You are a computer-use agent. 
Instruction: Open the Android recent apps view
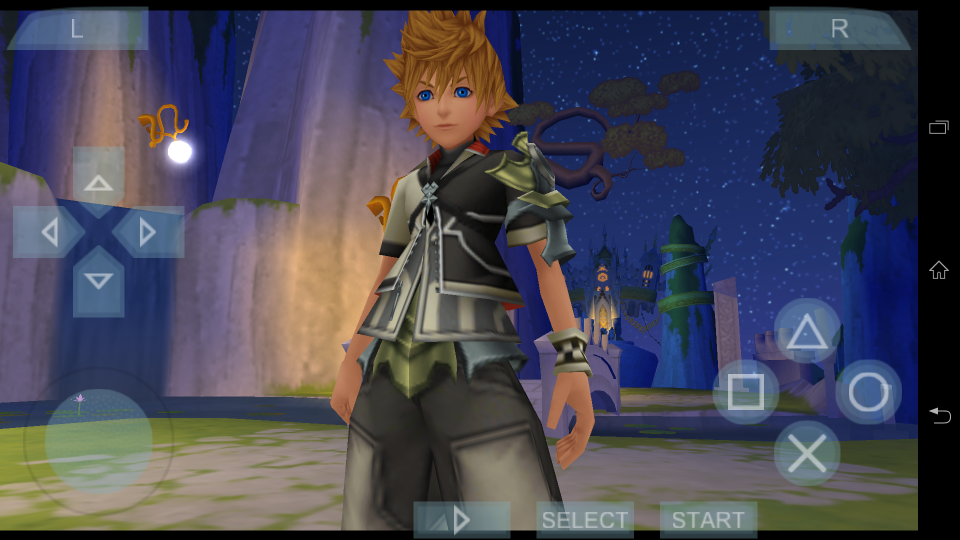[x=939, y=128]
